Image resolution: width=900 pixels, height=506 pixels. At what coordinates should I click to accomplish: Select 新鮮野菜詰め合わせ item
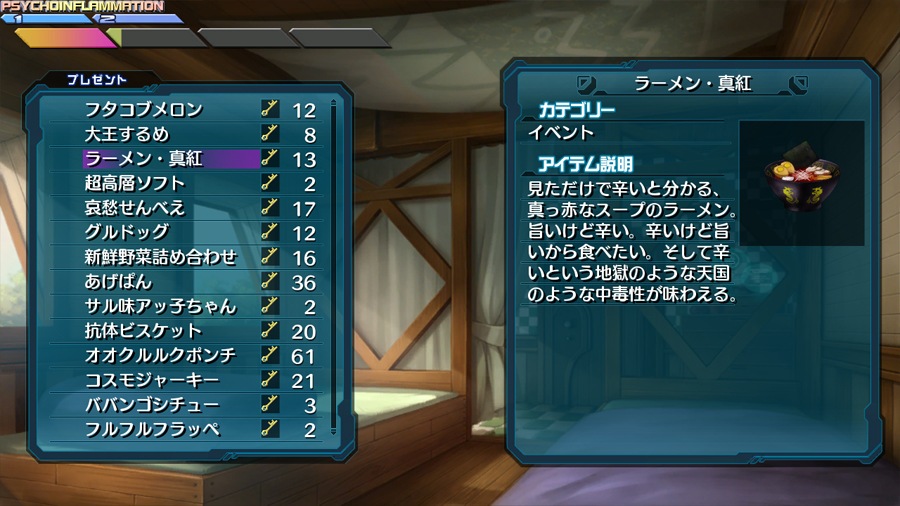tap(160, 257)
